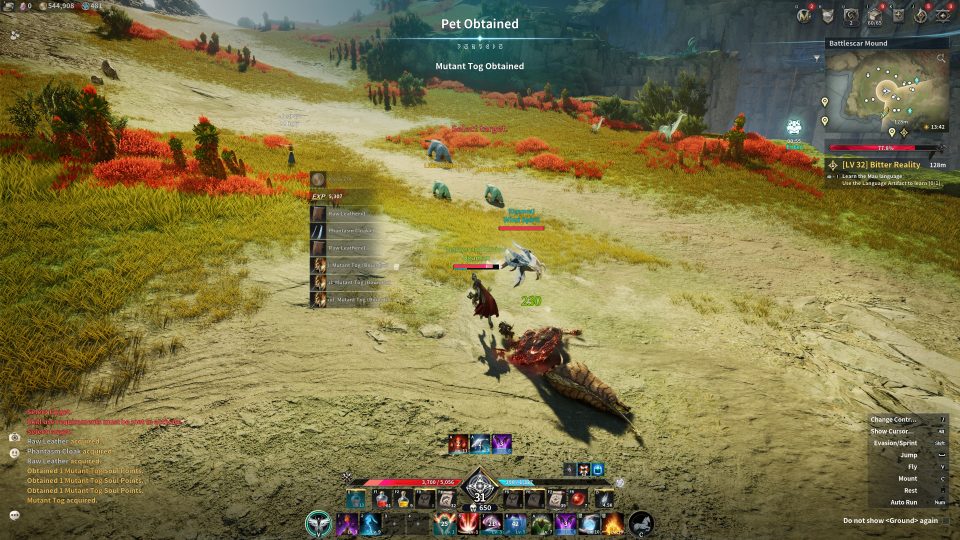Click the winged emblem button beside skill bar
Image resolution: width=960 pixels, height=540 pixels.
[x=319, y=523]
